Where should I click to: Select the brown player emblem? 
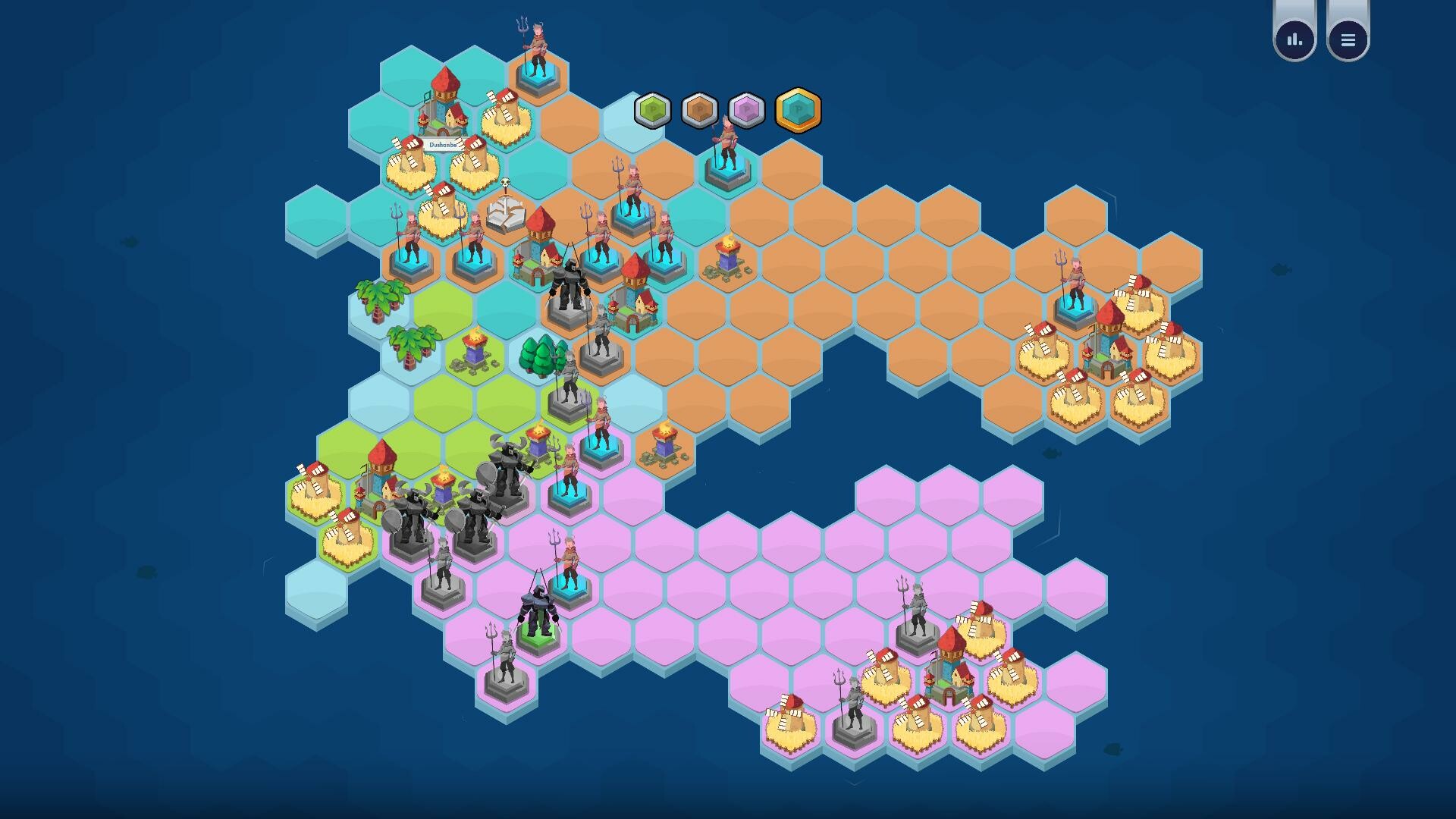coord(700,110)
